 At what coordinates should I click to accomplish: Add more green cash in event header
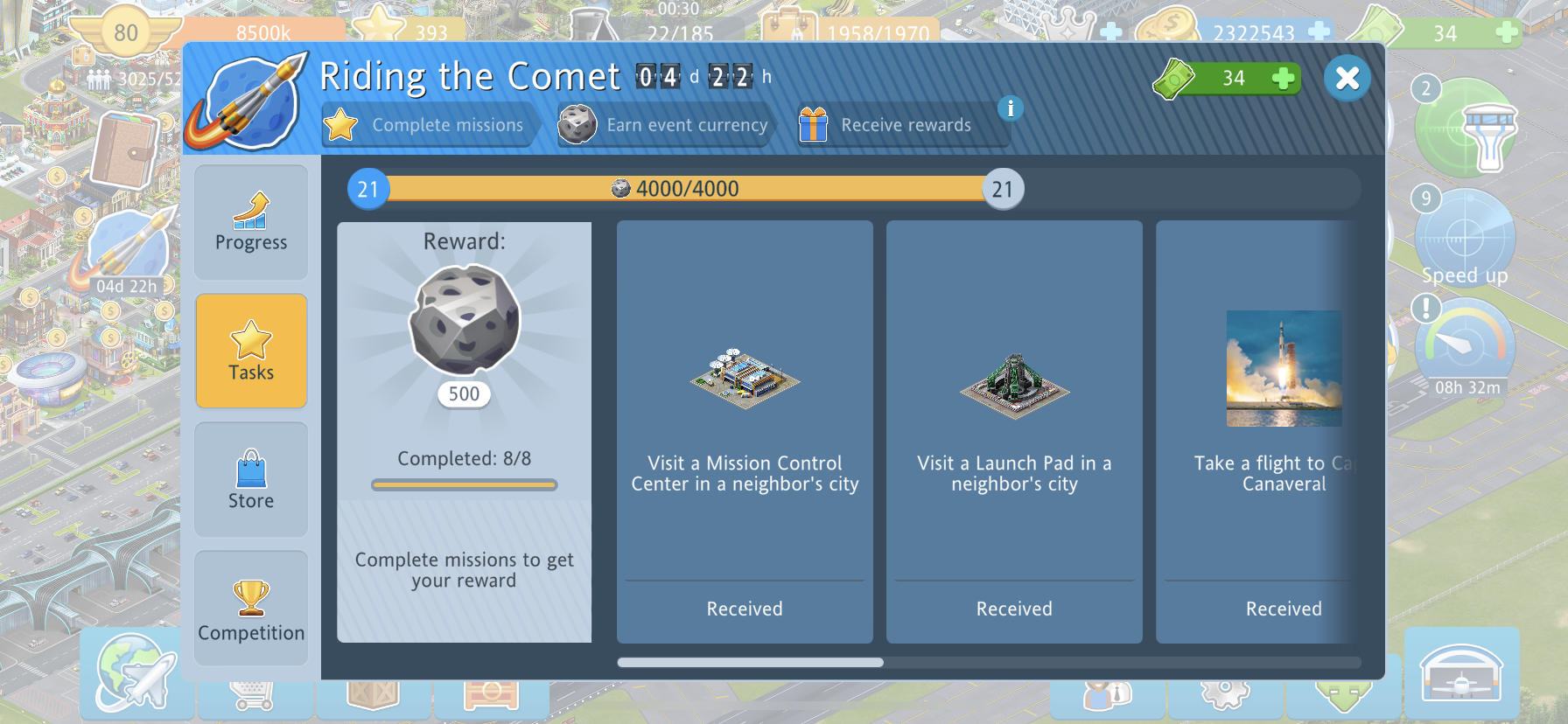pyautogui.click(x=1284, y=79)
